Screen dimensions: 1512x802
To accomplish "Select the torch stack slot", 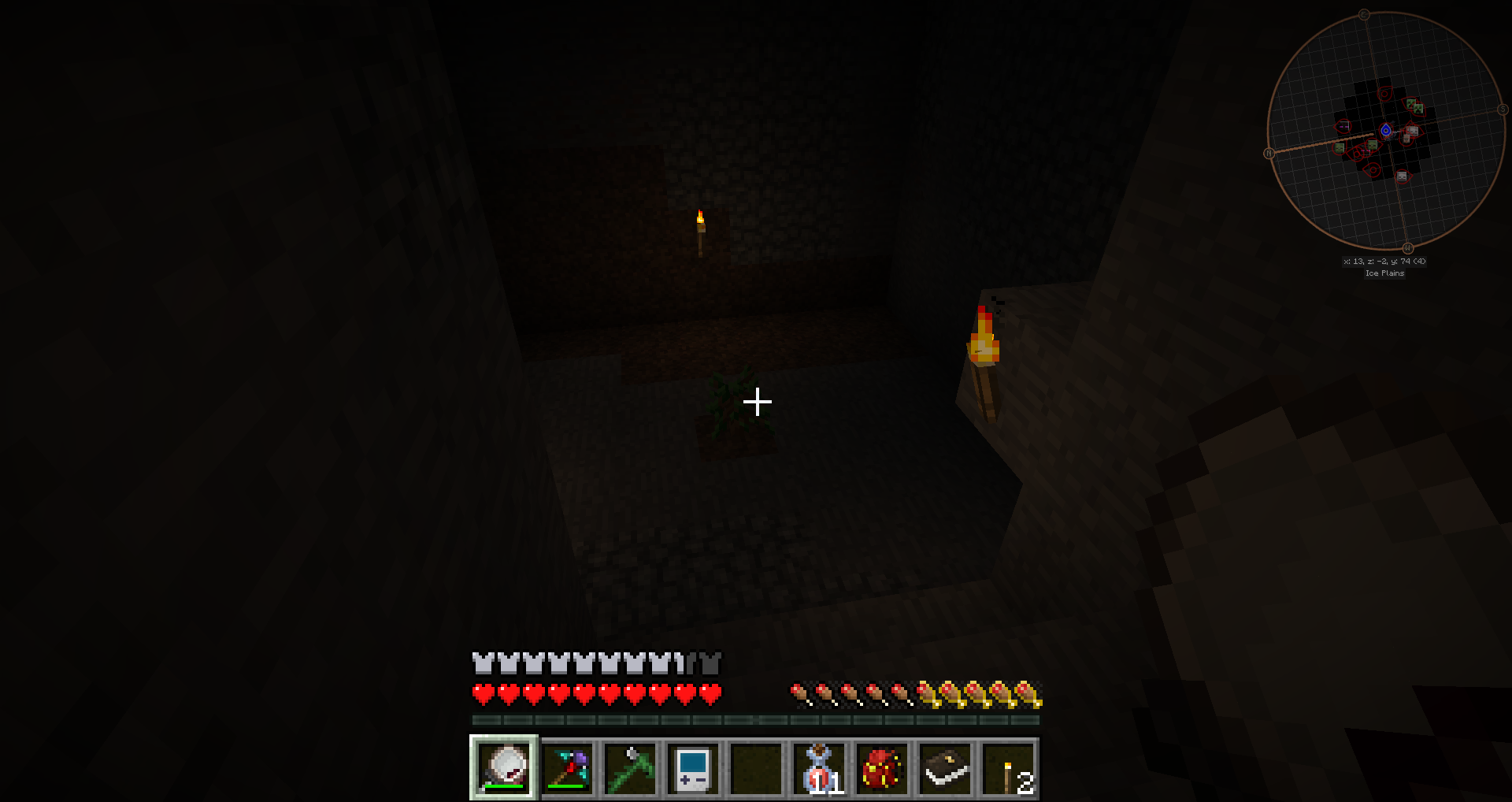I will pyautogui.click(x=1009, y=768).
